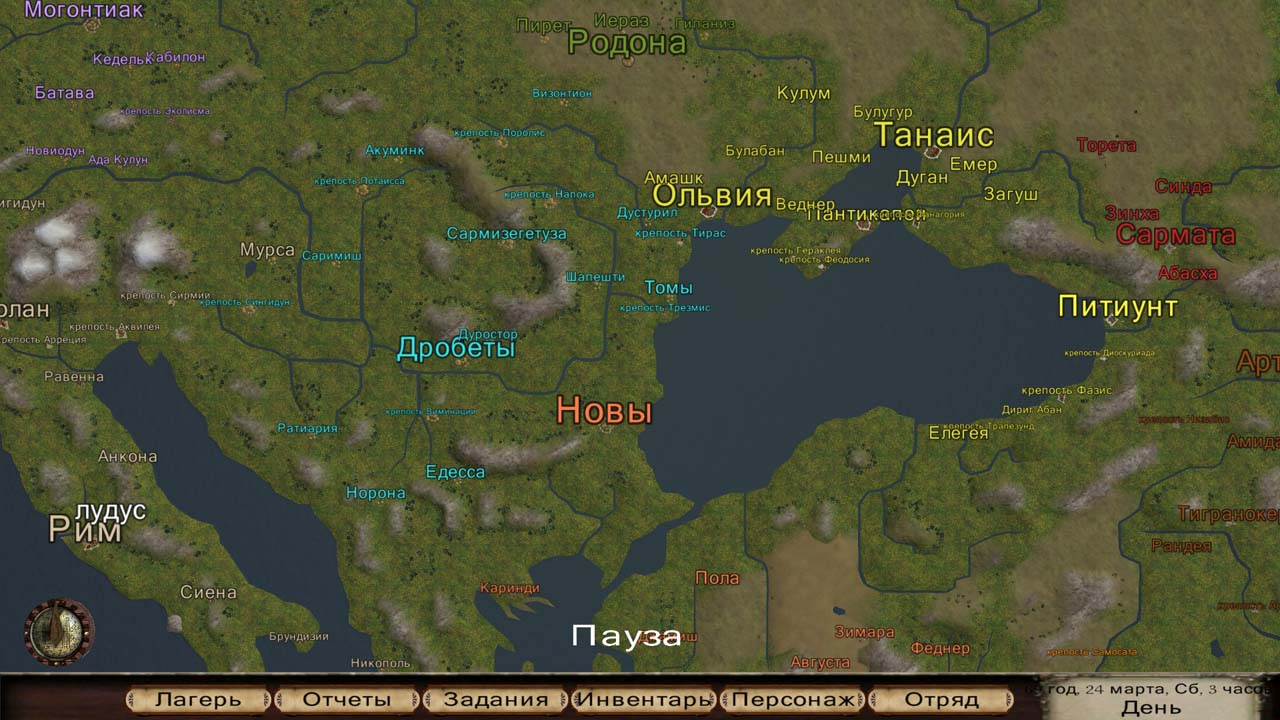
Task: Open the Отряд party screen
Action: 941,699
